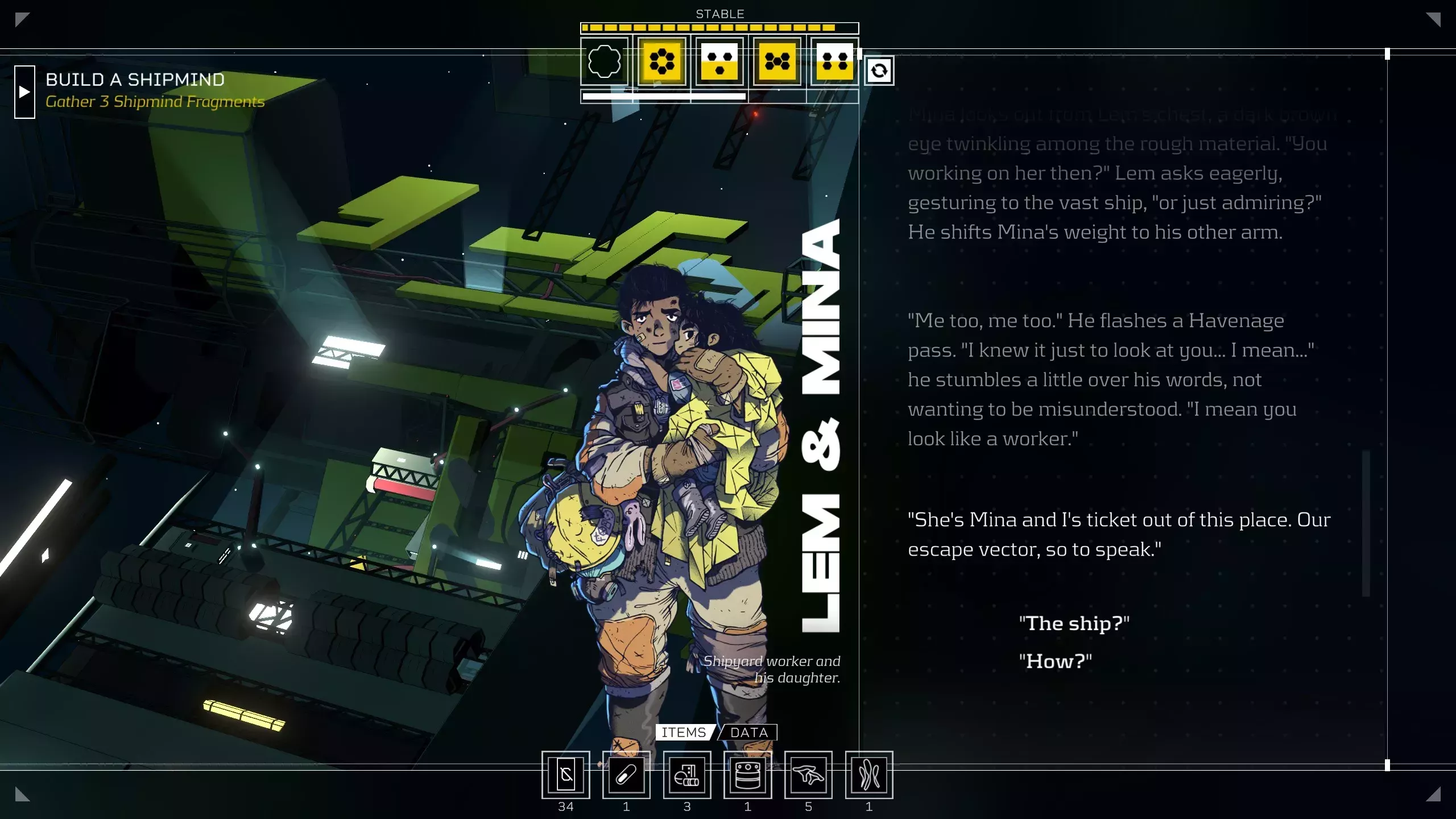Select the capsule pill item slot
Screen dimensions: 1456x819
coord(626,775)
